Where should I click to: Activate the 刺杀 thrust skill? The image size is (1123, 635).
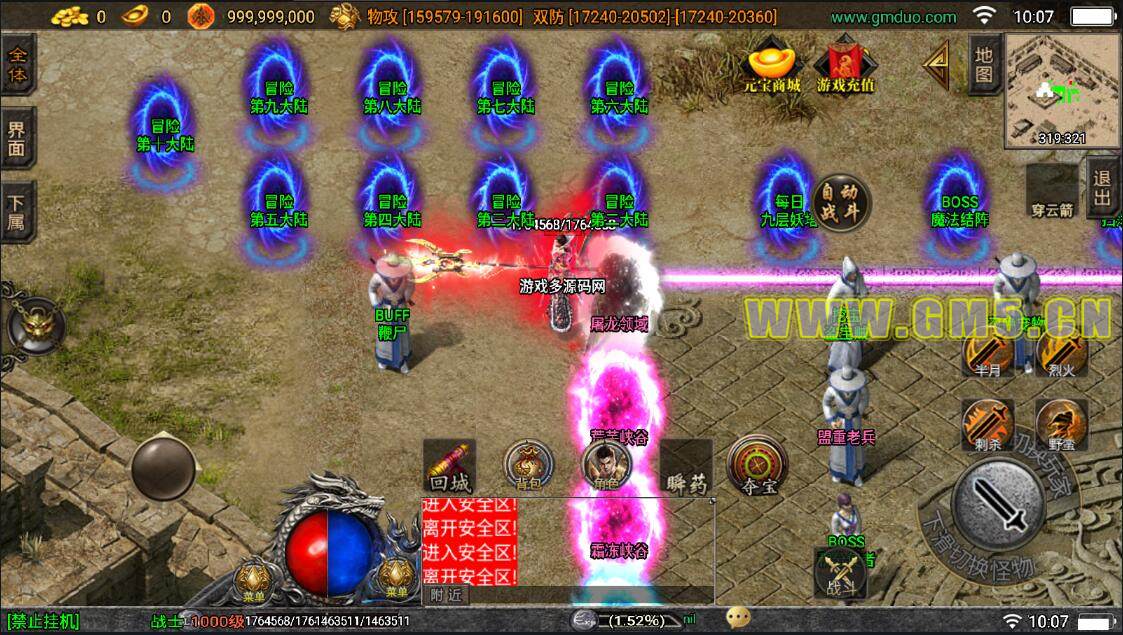(988, 425)
